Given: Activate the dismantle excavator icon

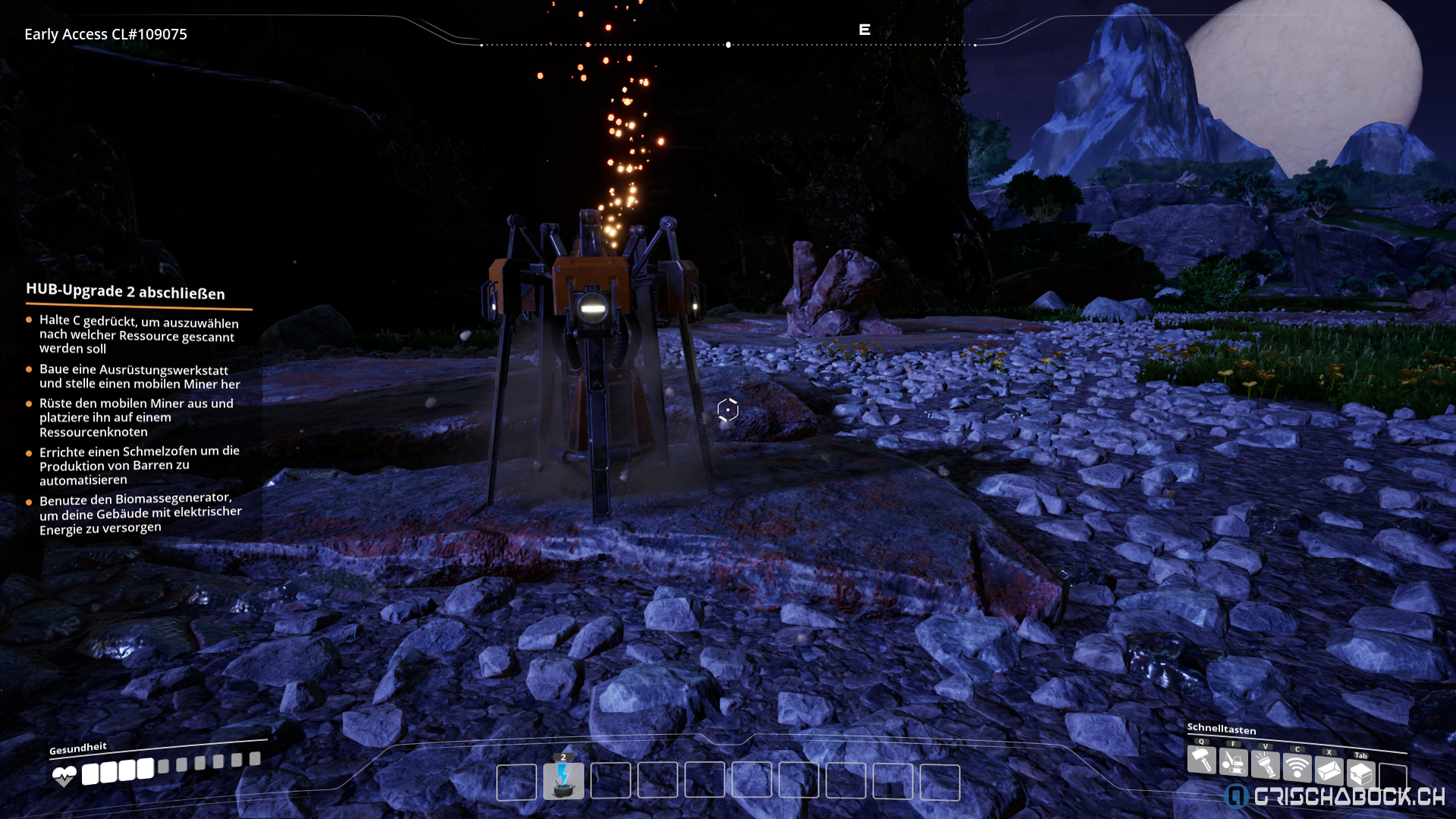Looking at the screenshot, I should click(1233, 761).
